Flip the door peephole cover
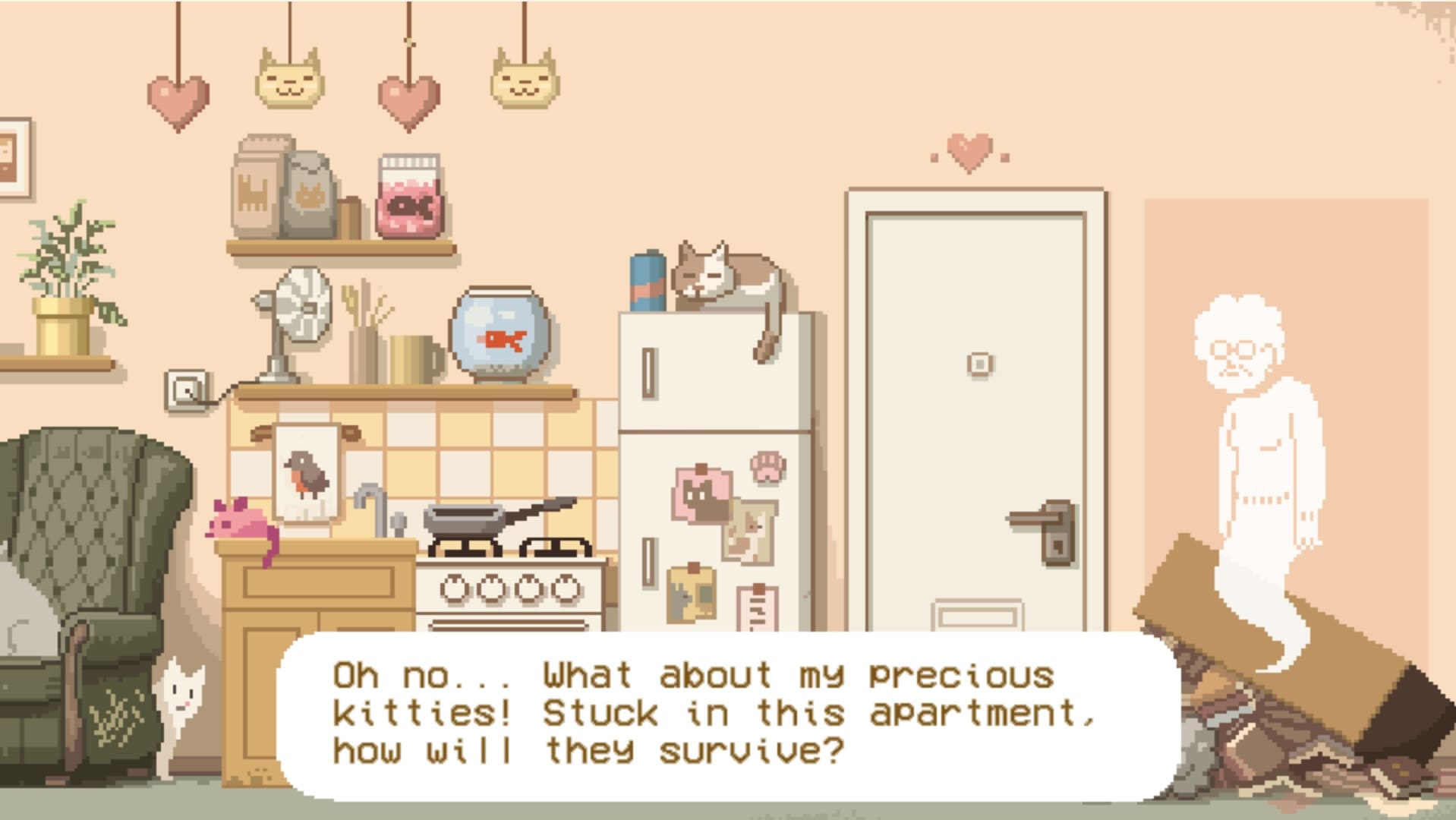The image size is (1456, 820). tap(979, 361)
